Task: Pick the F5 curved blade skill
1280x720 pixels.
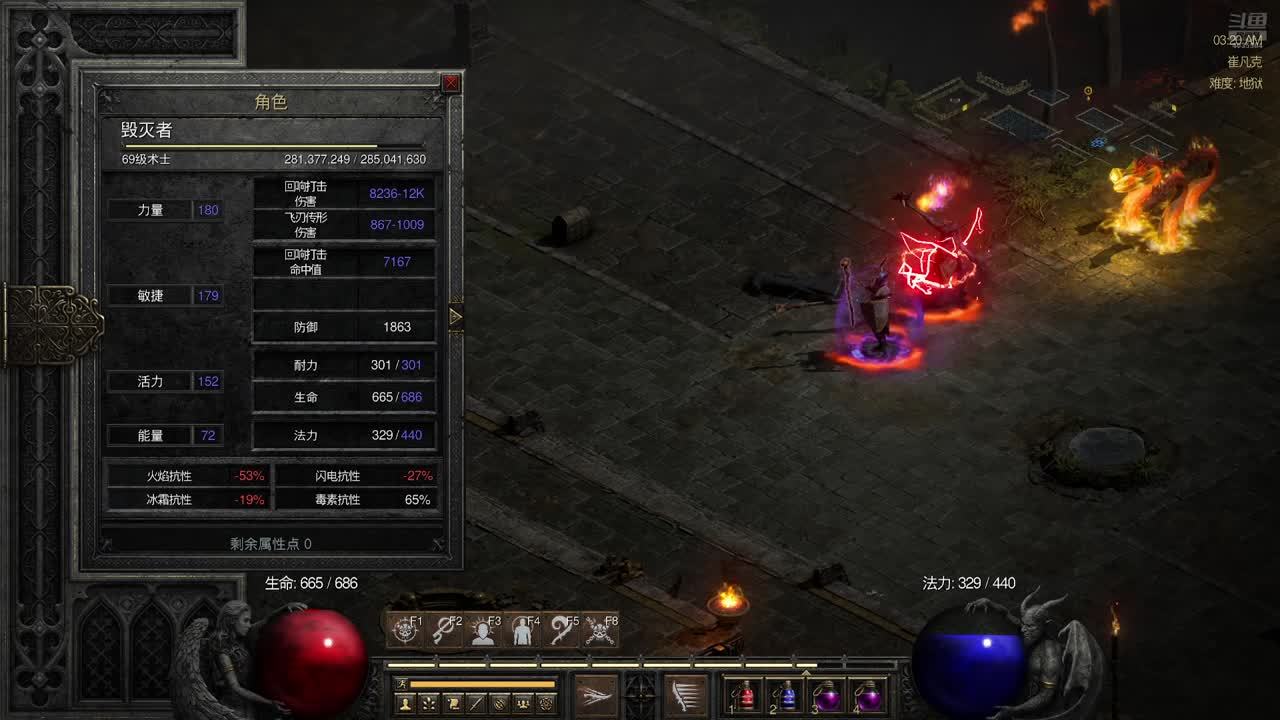Action: point(561,630)
